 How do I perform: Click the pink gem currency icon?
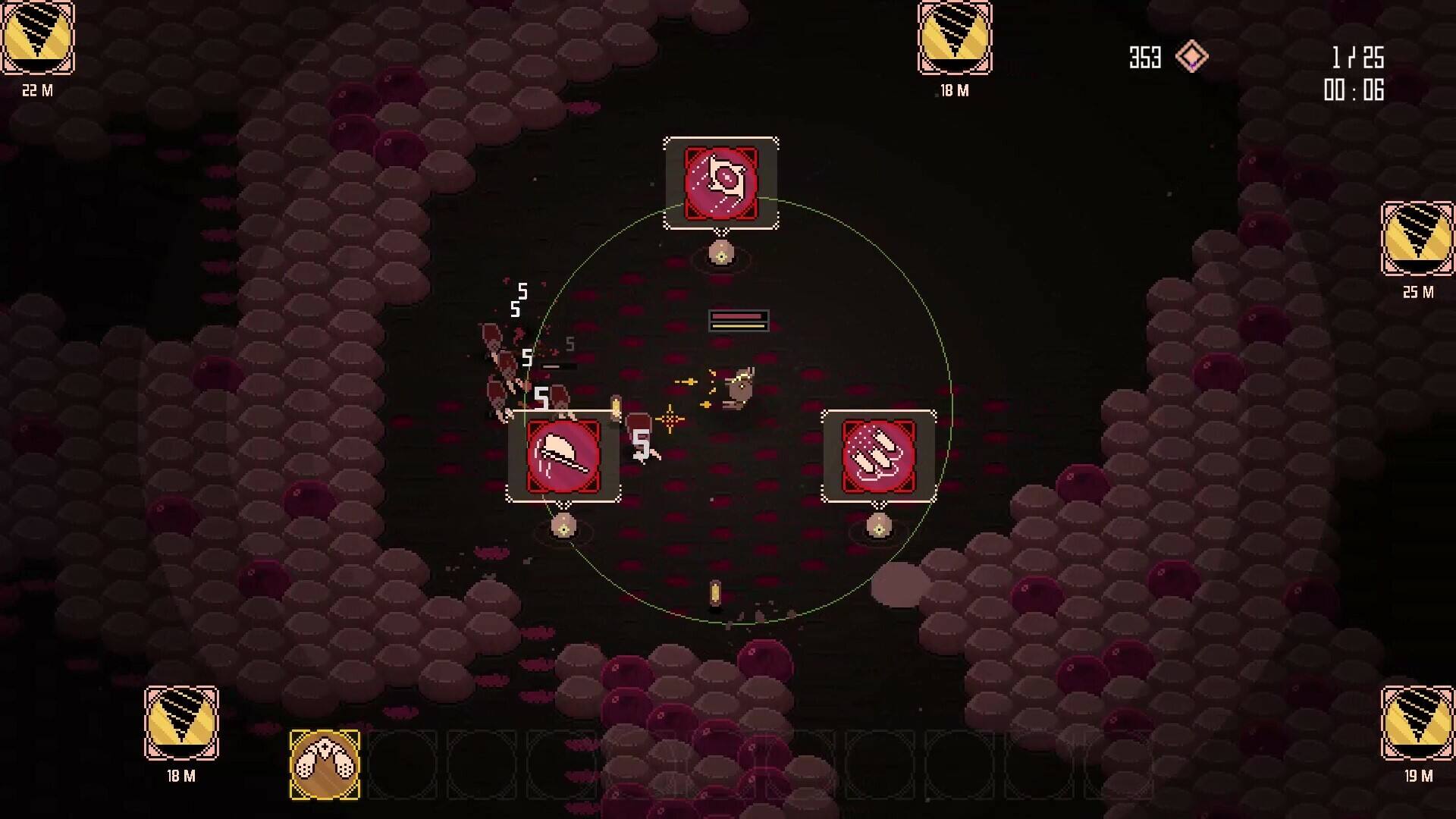[1191, 57]
